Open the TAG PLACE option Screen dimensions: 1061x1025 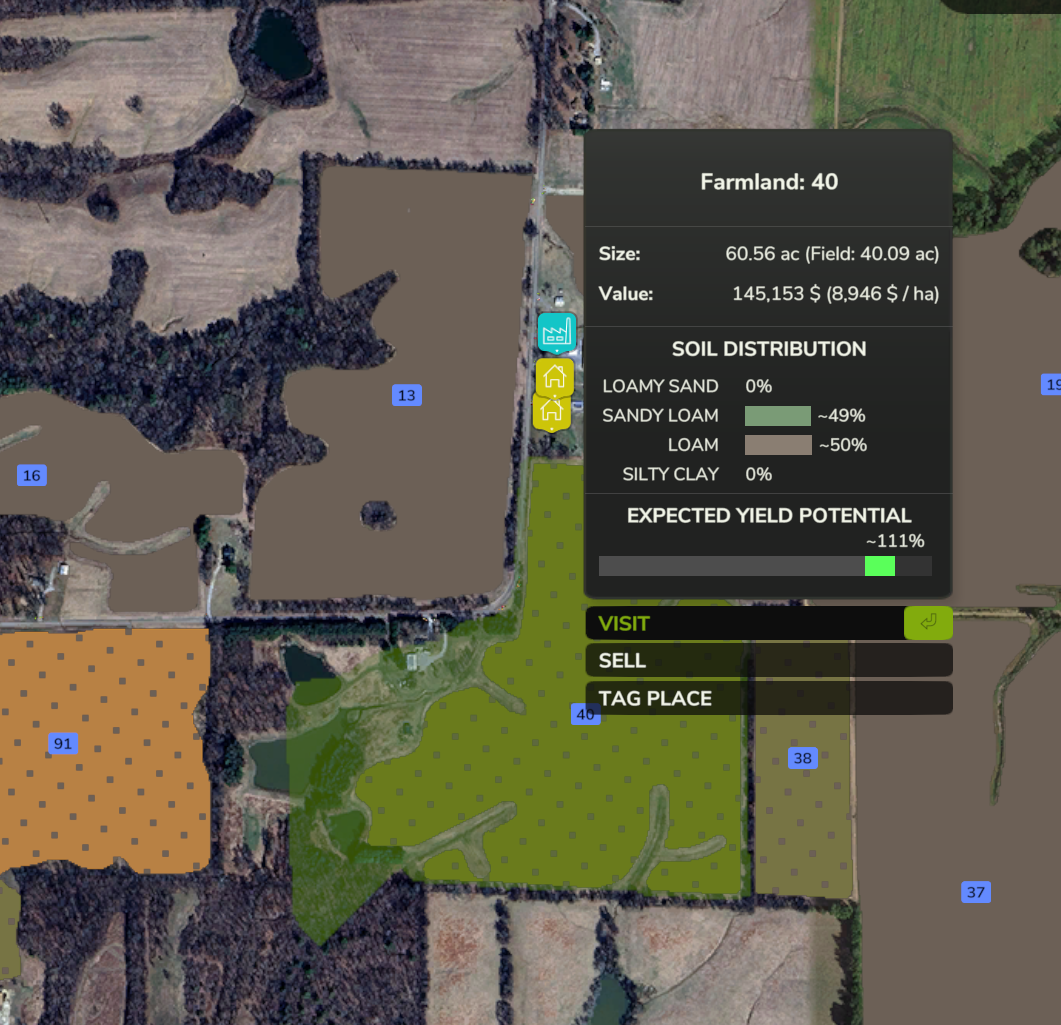[767, 698]
